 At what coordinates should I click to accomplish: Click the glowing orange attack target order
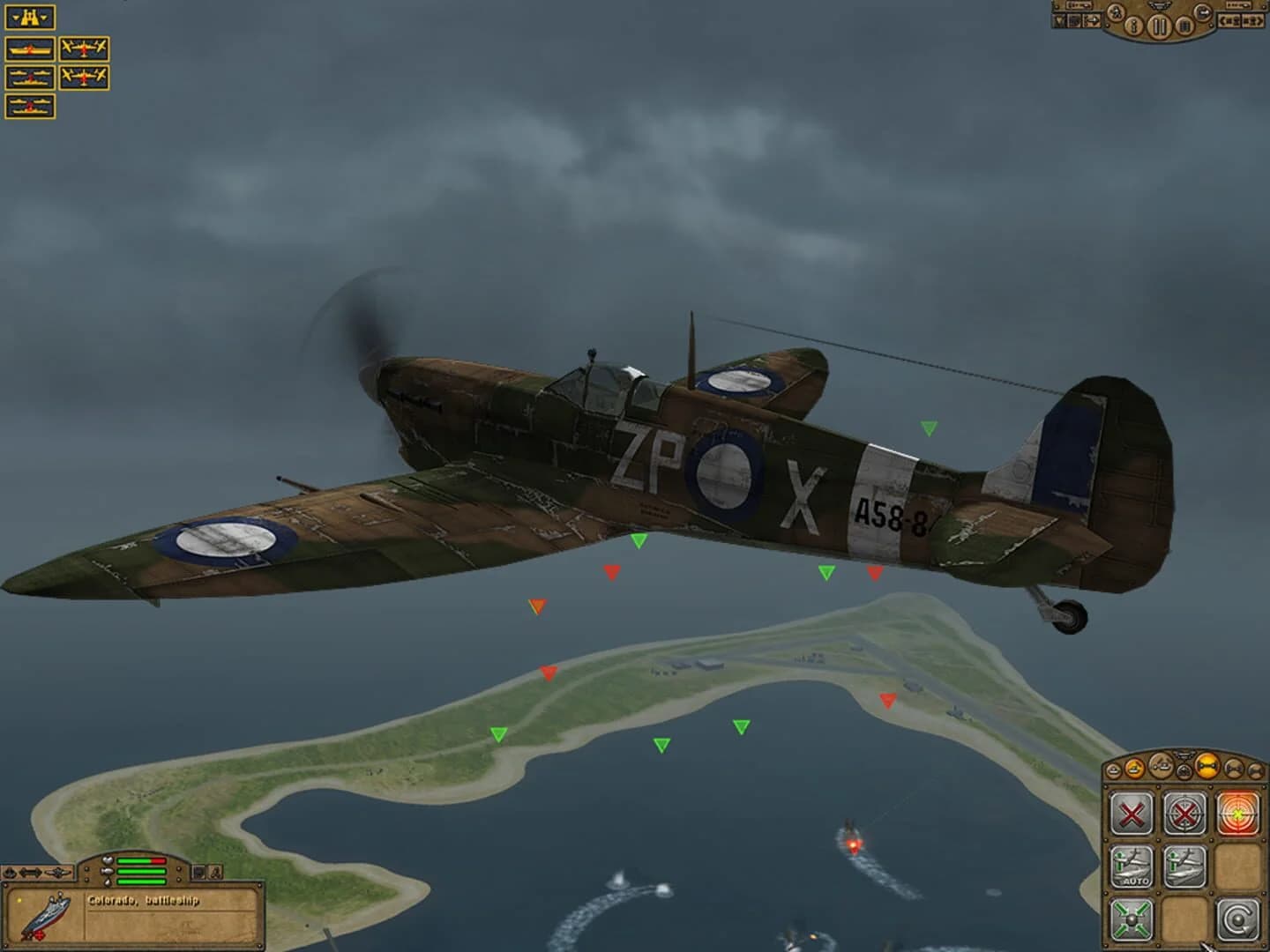(x=1236, y=813)
